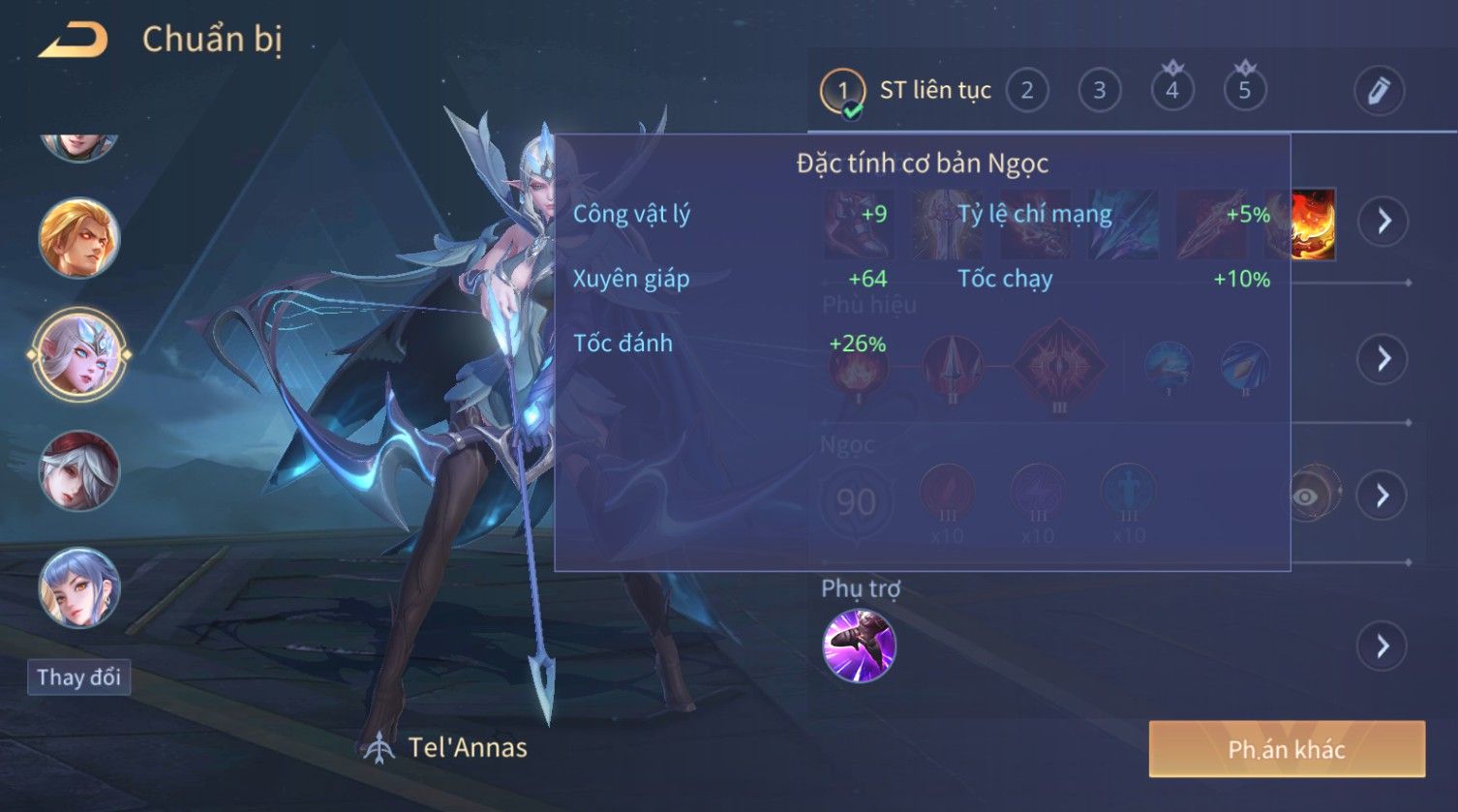The width and height of the screenshot is (1458, 812).
Task: Switch to preset slot 2
Action: click(x=1026, y=91)
